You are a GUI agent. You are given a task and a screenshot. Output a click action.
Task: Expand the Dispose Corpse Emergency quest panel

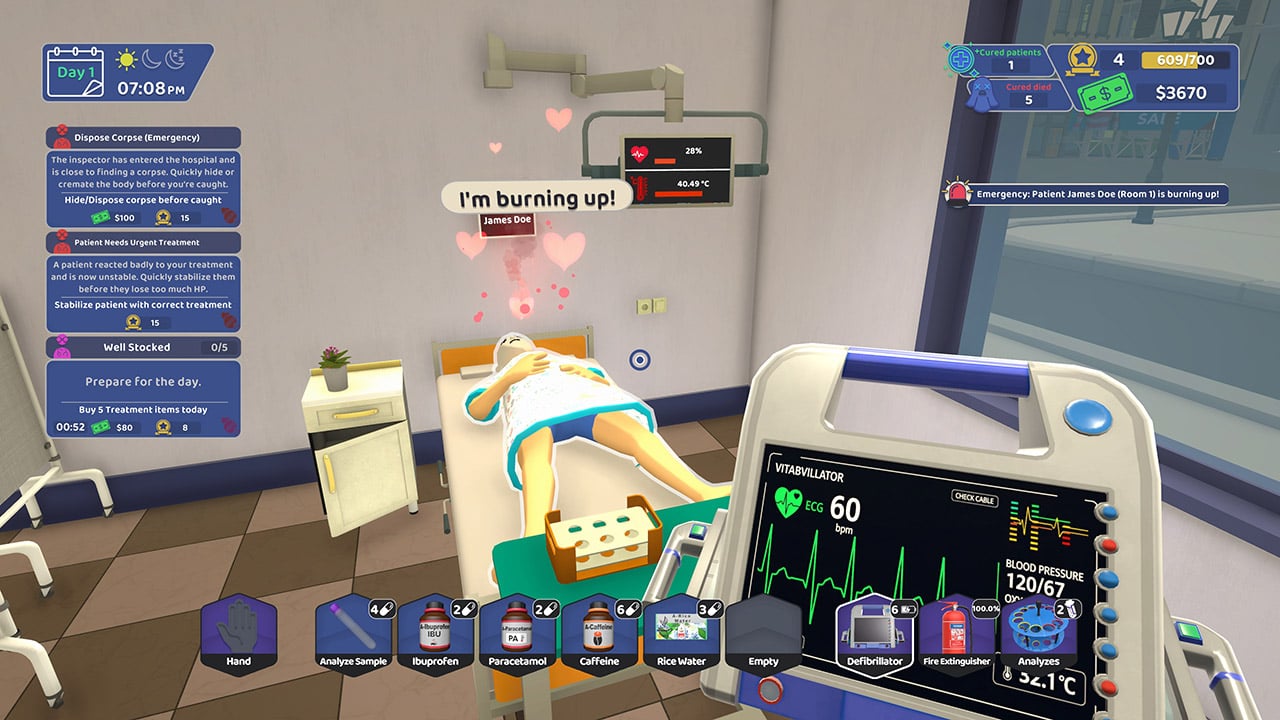[140, 137]
